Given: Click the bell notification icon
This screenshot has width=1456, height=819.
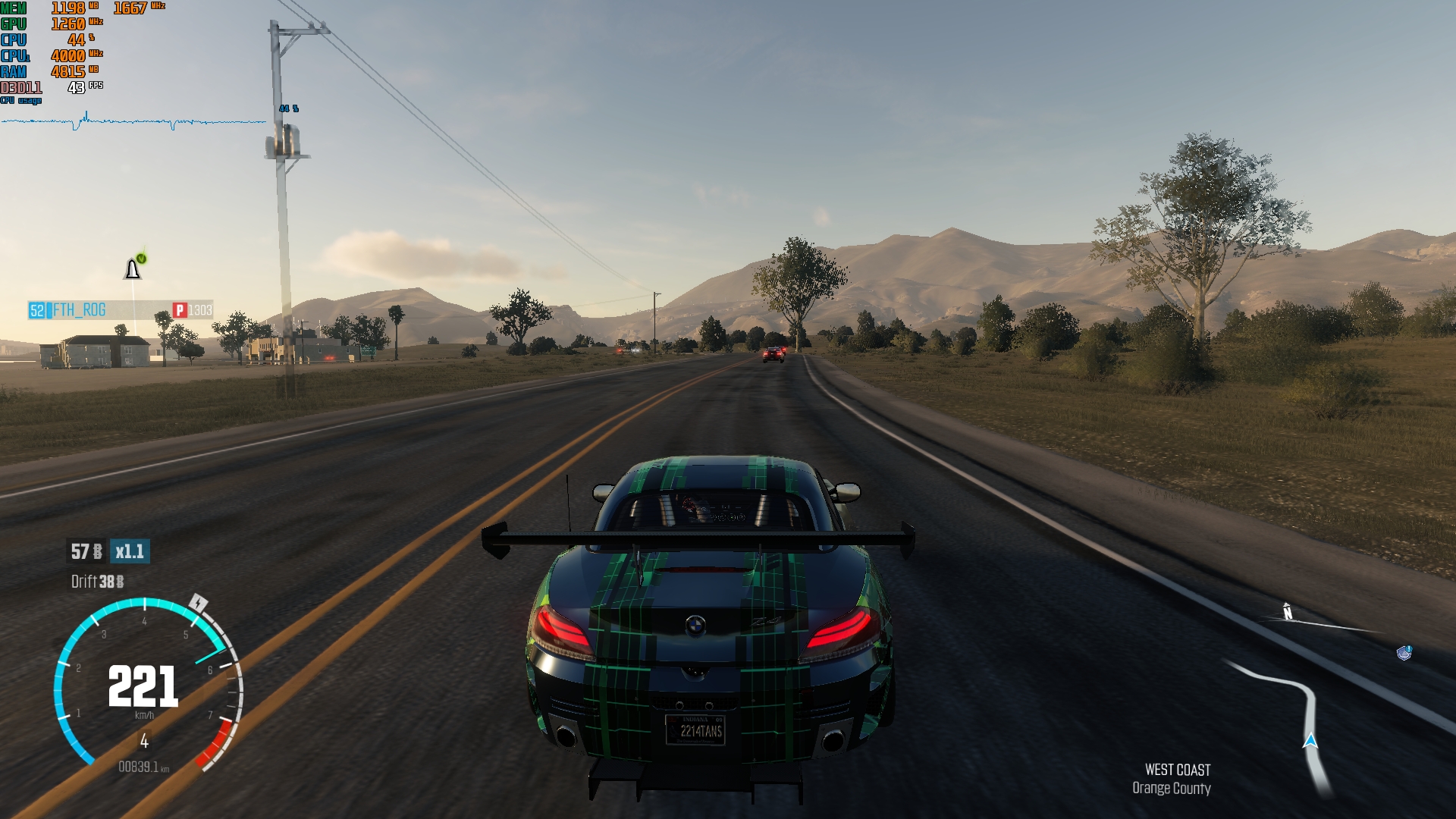Looking at the screenshot, I should coord(133,269).
